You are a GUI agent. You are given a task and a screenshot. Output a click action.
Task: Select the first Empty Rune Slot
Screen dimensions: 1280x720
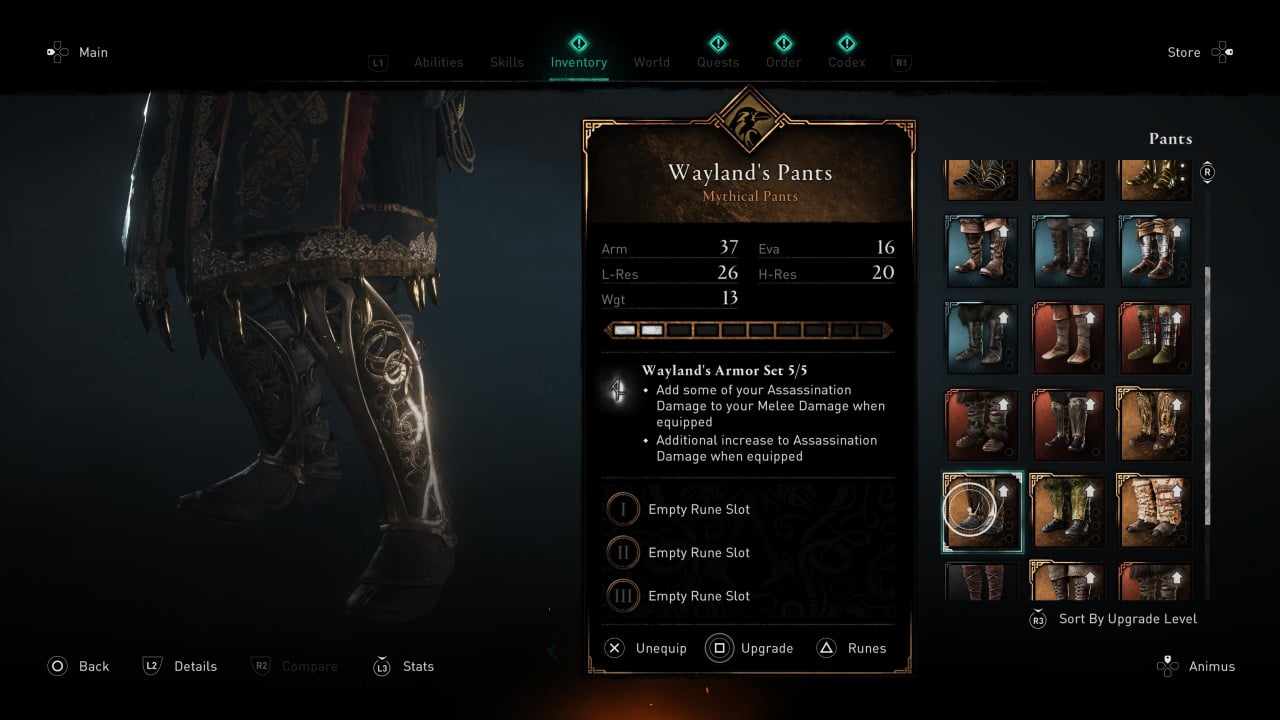[x=698, y=509]
